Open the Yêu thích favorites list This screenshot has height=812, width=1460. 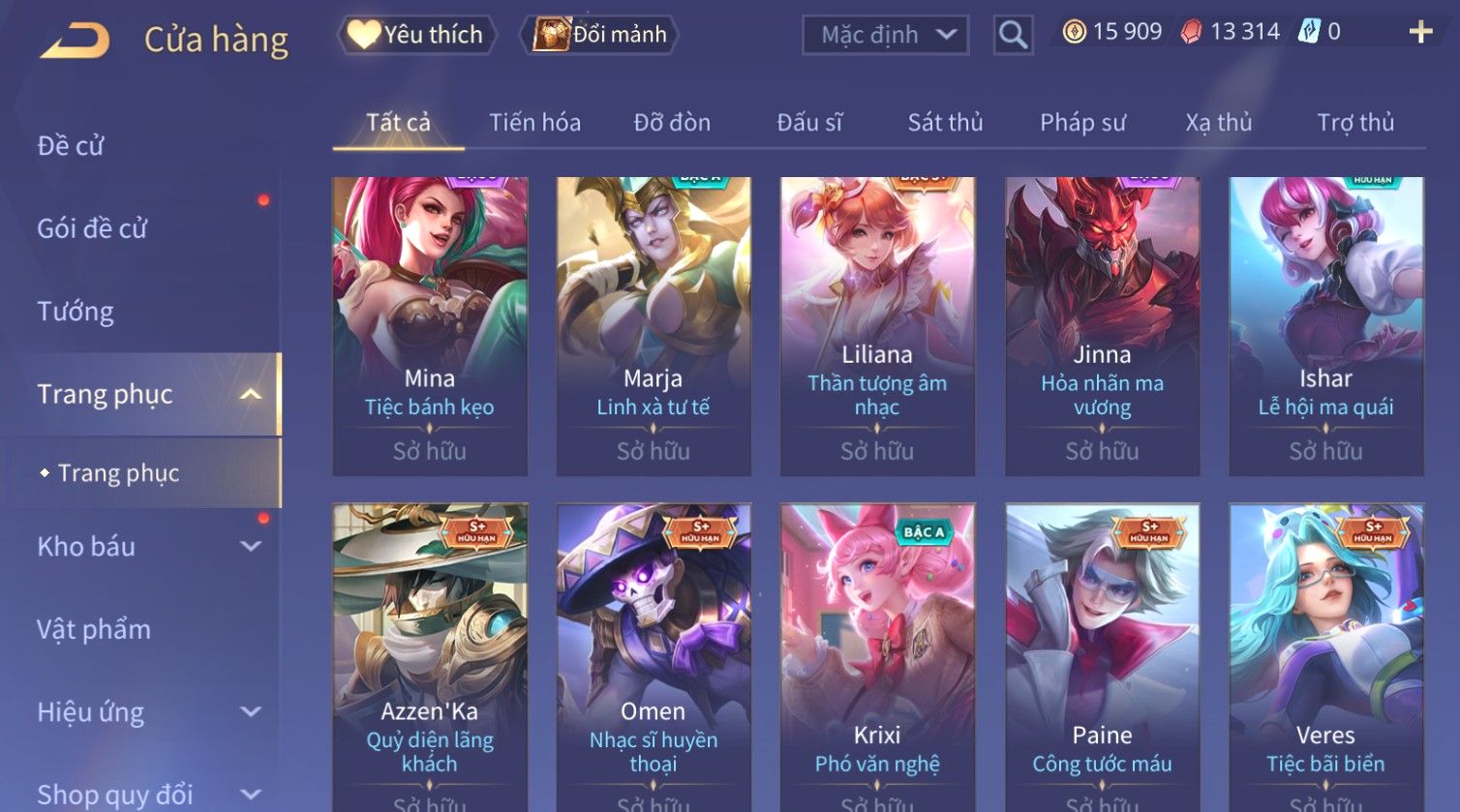click(417, 35)
